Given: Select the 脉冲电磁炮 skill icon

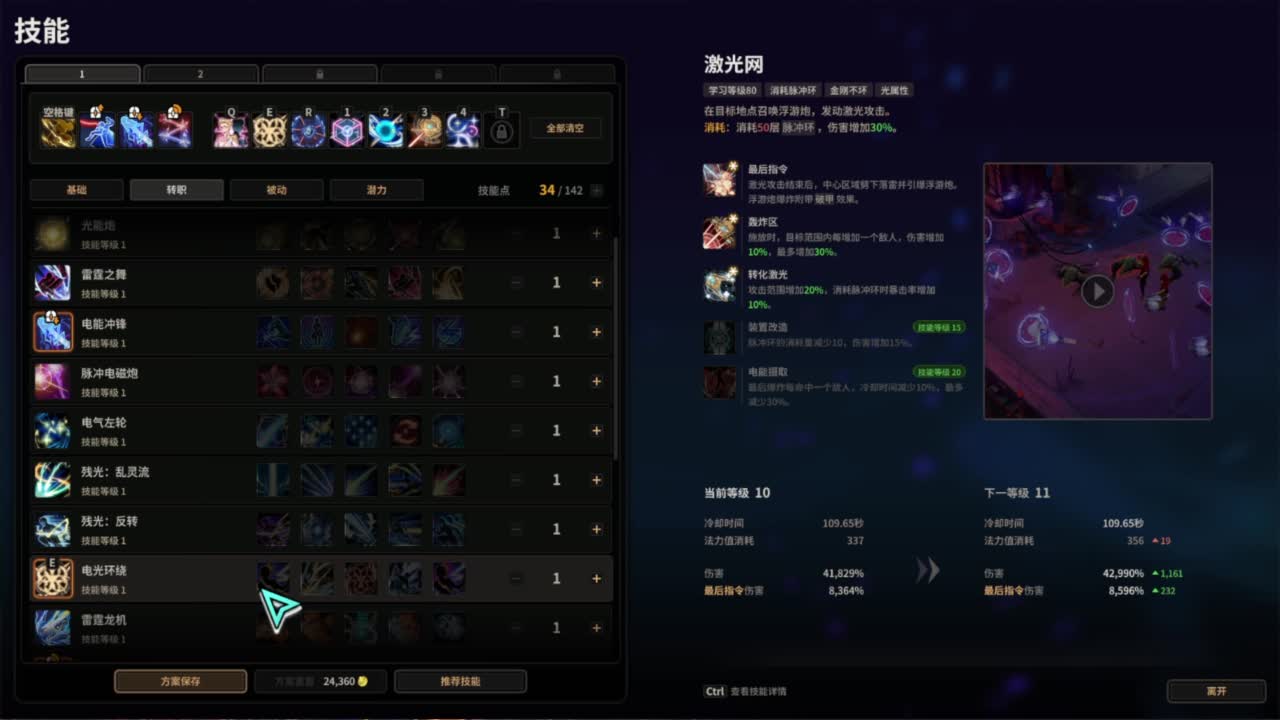Looking at the screenshot, I should 53,381.
